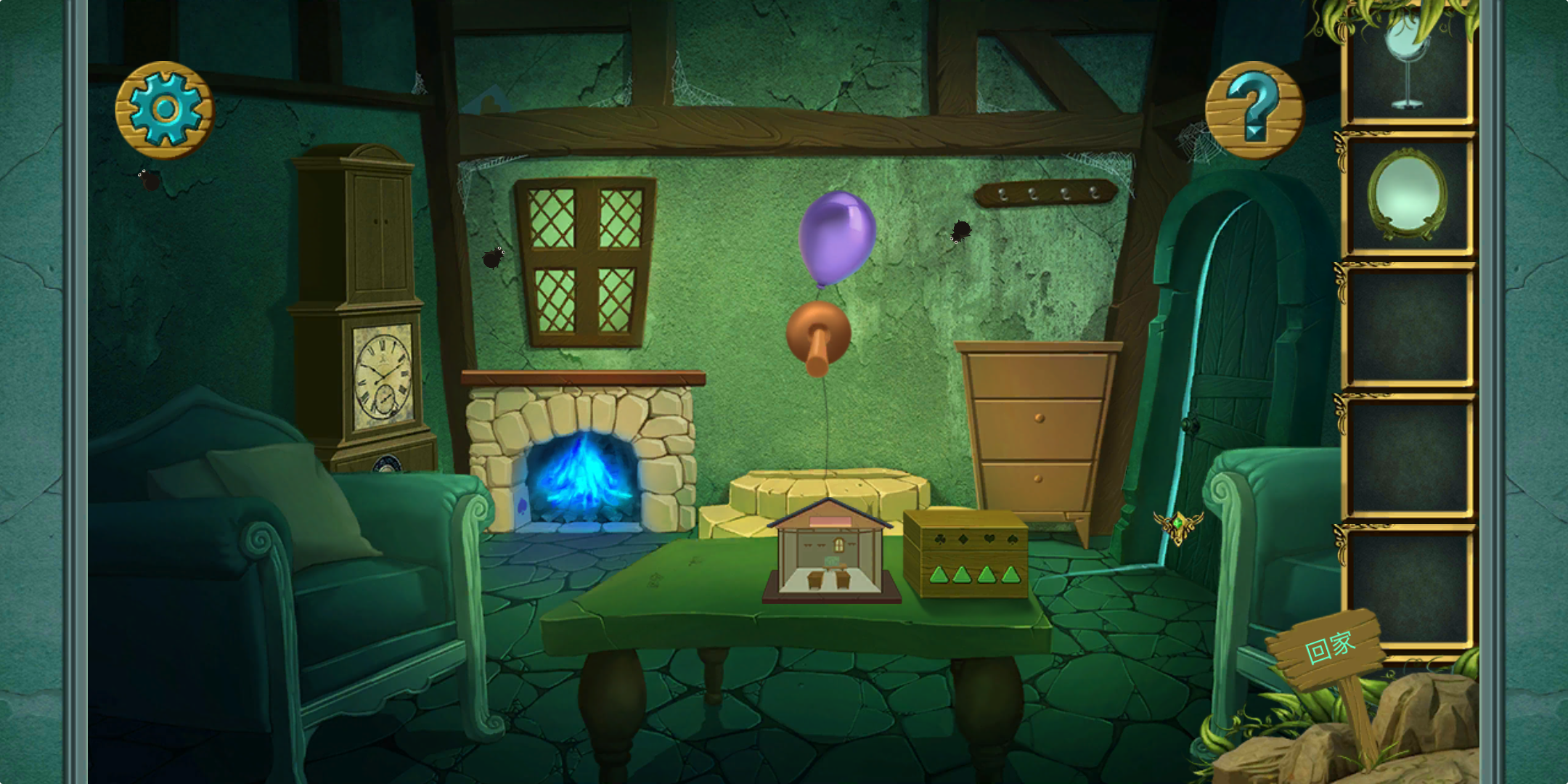The width and height of the screenshot is (1568, 784).
Task: Select the oval mirror inventory slot
Action: 1408,195
